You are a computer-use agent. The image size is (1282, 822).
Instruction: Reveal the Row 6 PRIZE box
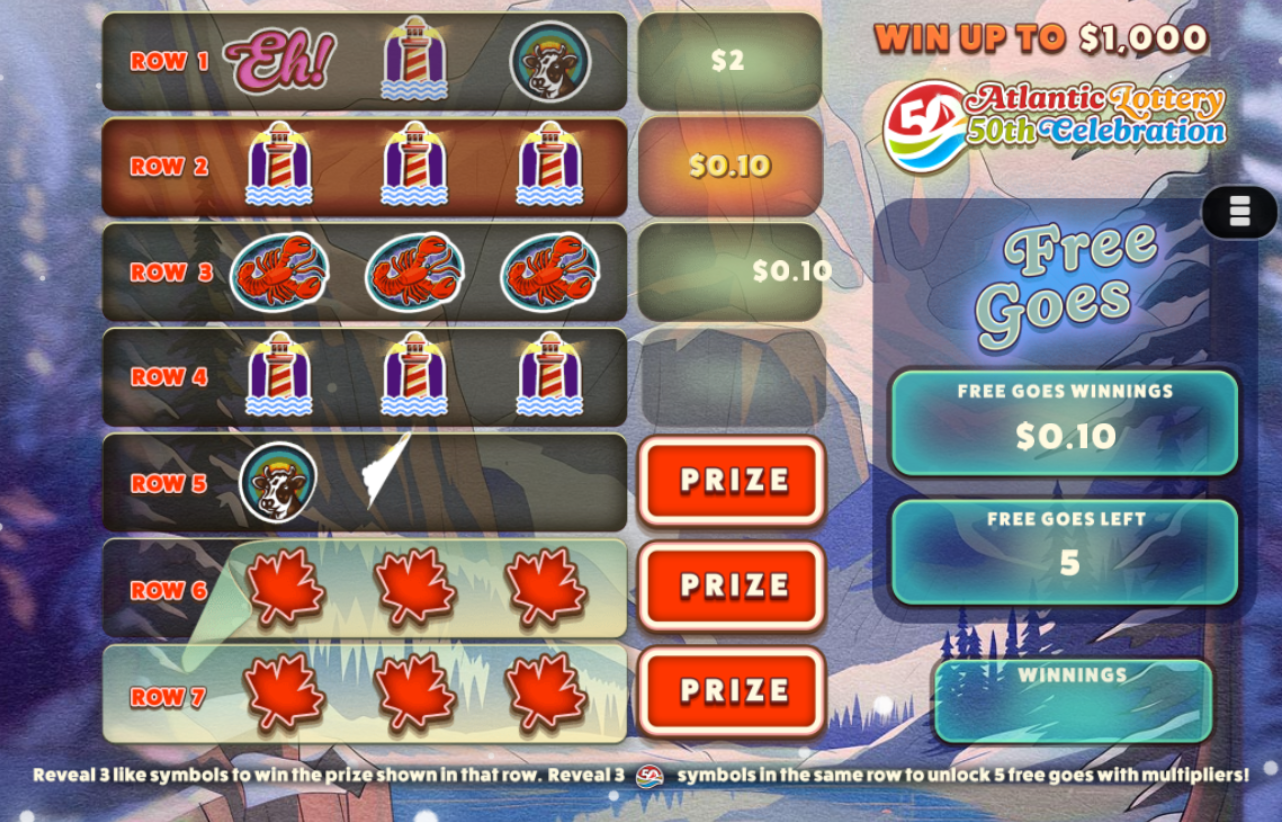pos(732,586)
